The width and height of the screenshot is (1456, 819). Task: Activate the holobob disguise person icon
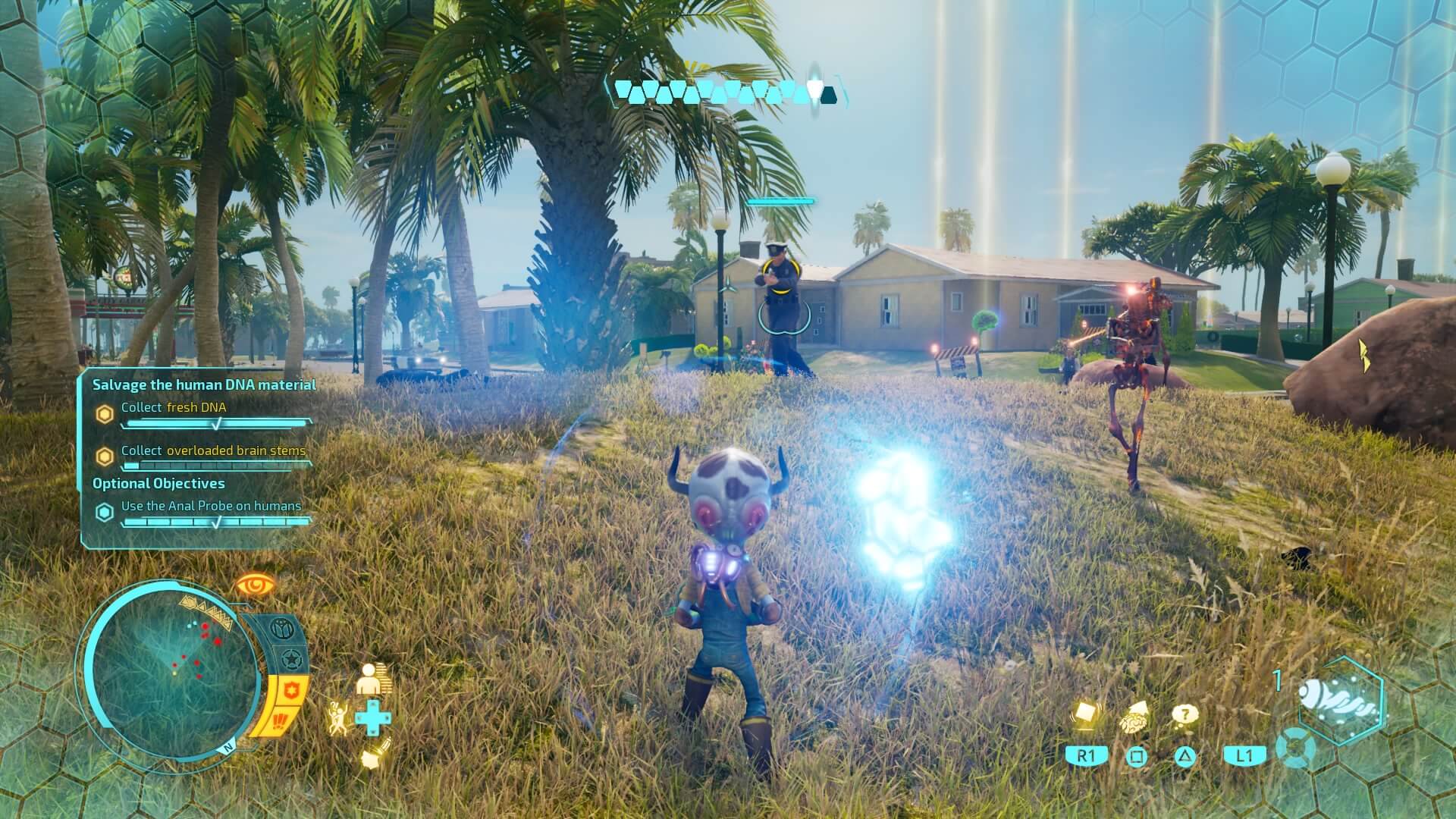coord(374,679)
